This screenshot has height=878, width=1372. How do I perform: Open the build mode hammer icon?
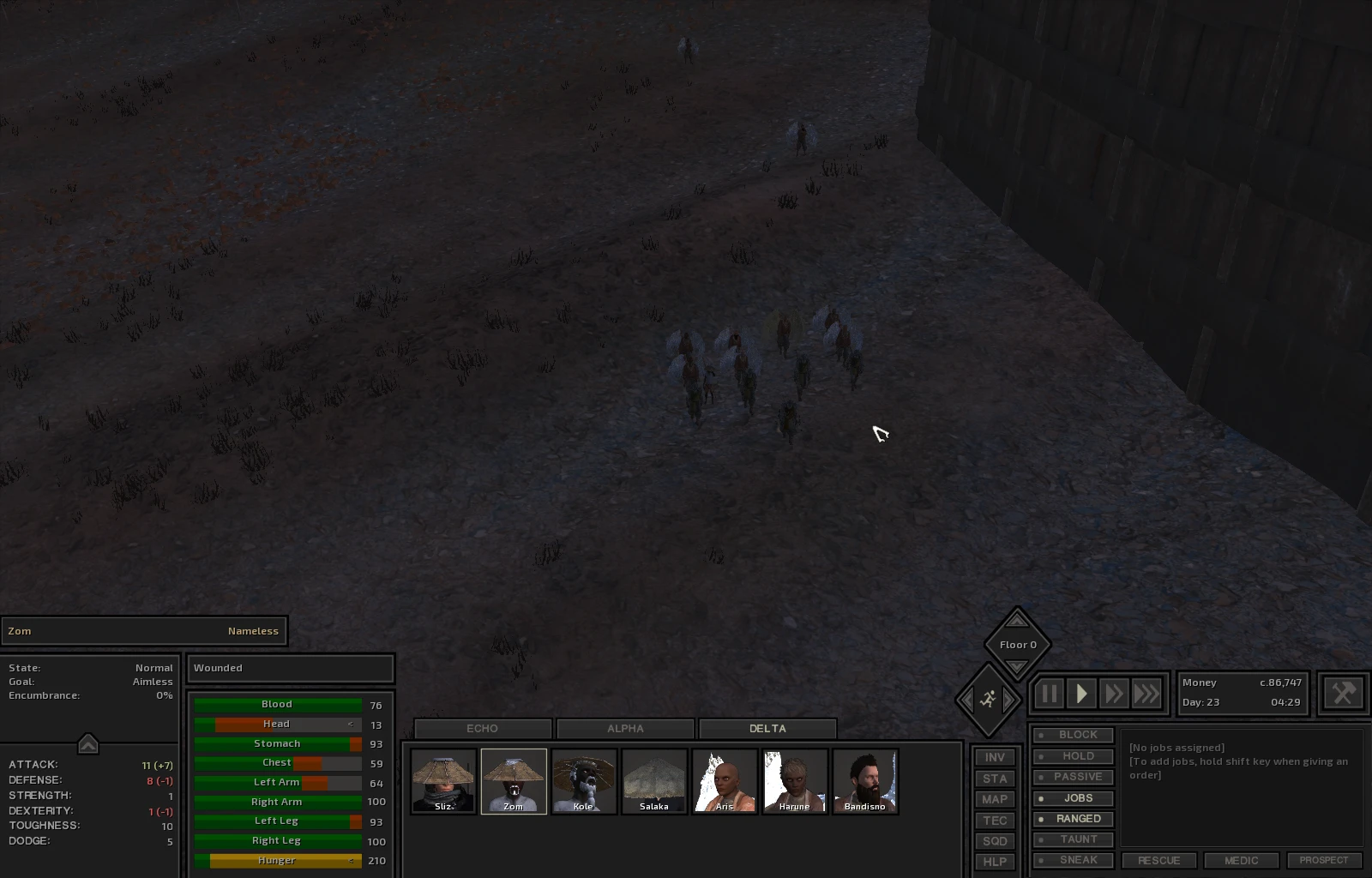pos(1343,693)
